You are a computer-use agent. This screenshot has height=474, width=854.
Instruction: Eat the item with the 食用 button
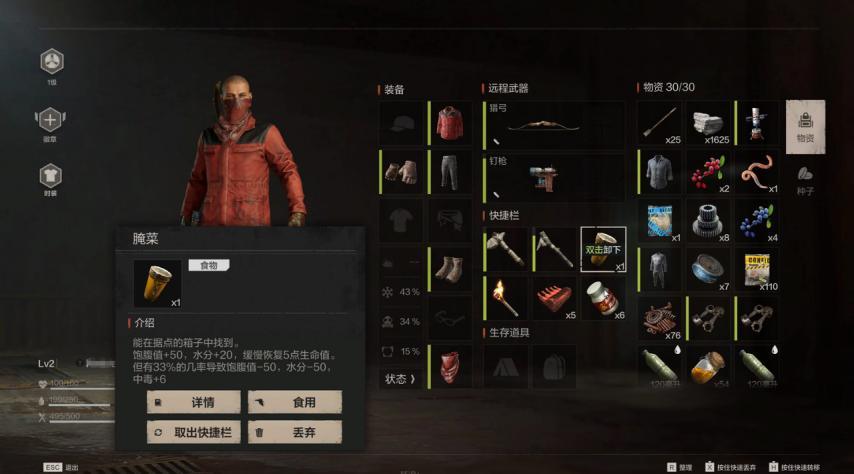[x=295, y=402]
